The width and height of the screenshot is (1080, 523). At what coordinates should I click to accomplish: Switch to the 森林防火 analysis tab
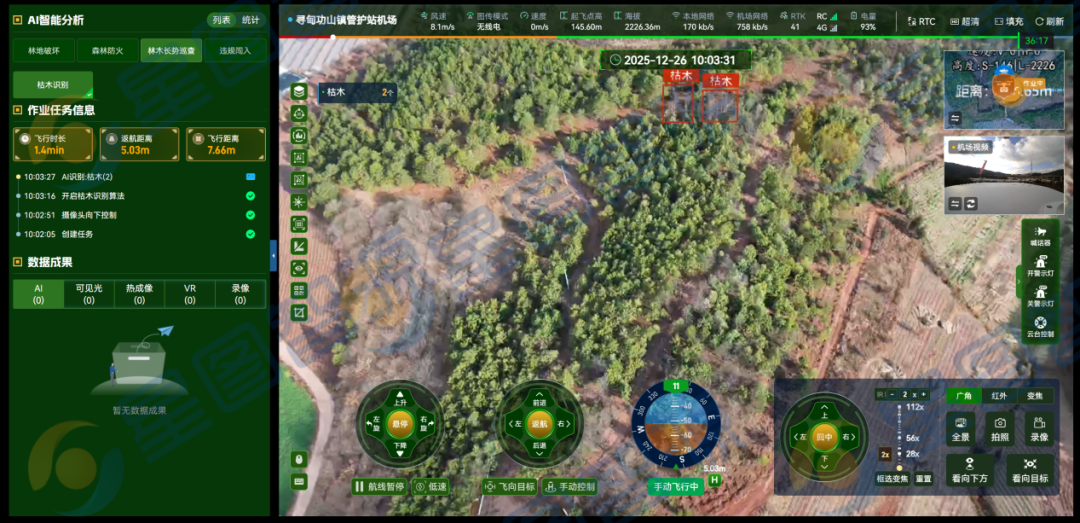click(108, 50)
